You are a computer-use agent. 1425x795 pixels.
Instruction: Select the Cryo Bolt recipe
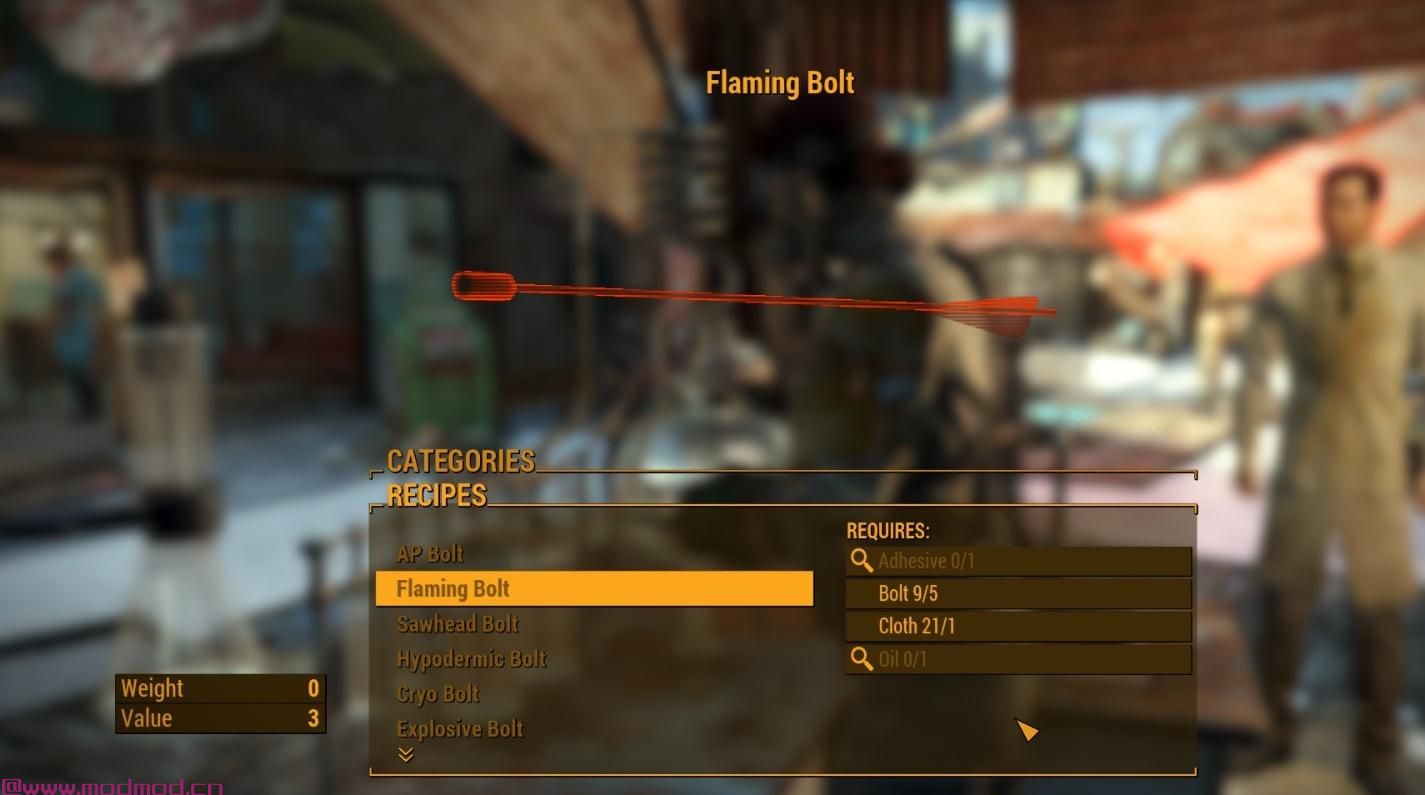pos(438,694)
